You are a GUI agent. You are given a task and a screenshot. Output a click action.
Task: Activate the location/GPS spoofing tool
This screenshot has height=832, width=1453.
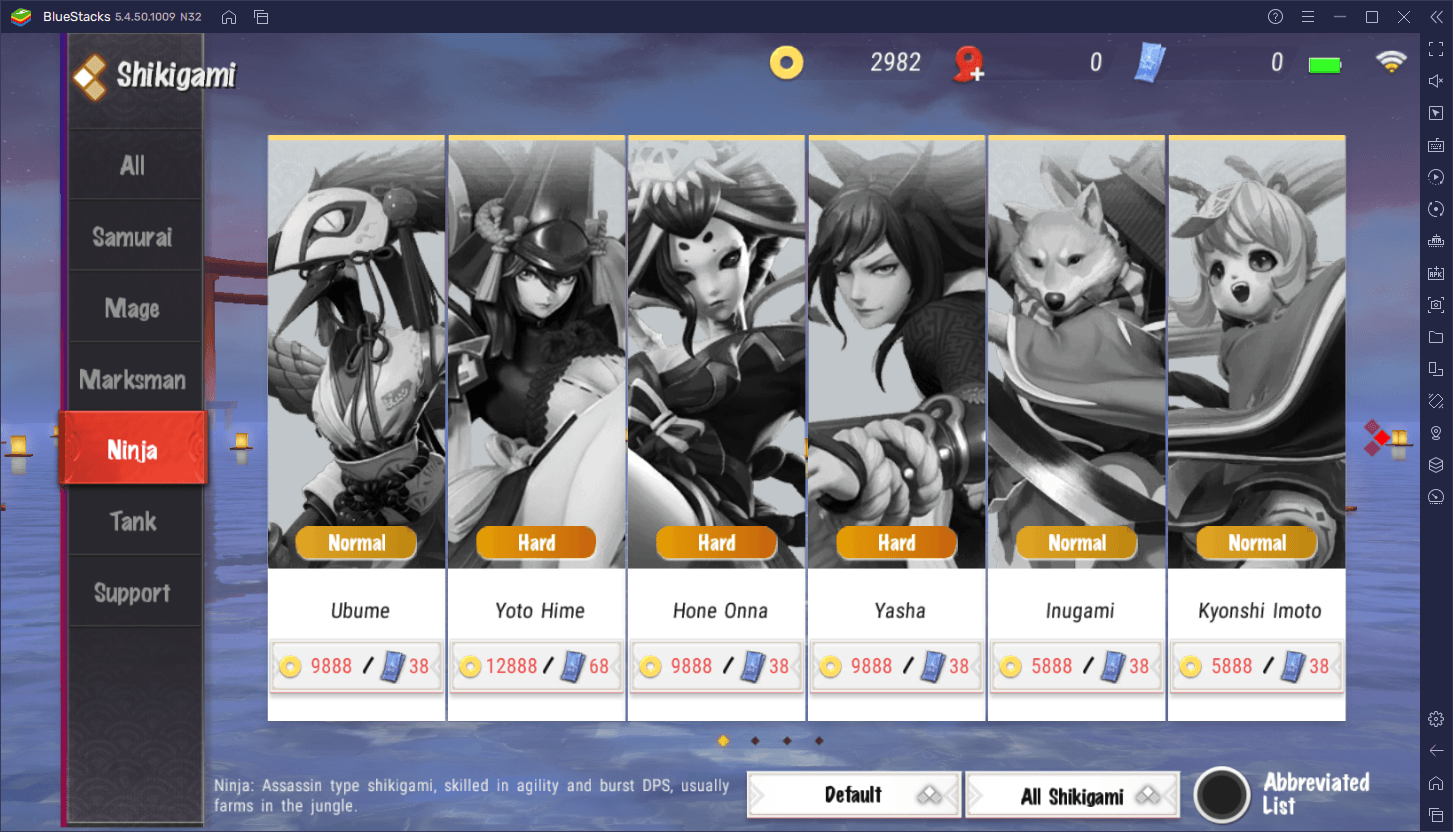coord(1436,432)
